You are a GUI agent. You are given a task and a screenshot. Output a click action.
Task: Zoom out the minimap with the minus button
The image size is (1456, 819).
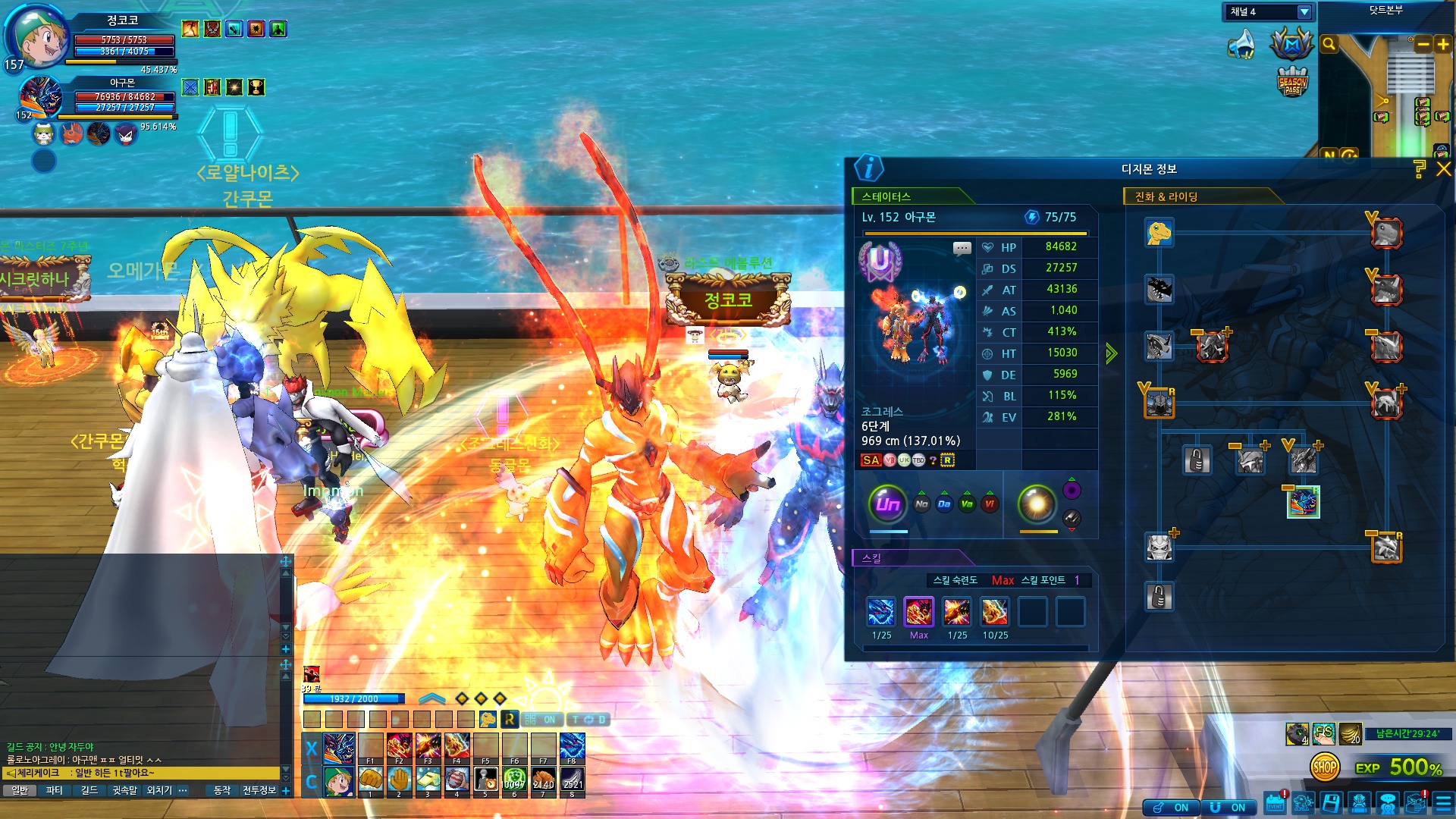coord(1423,45)
